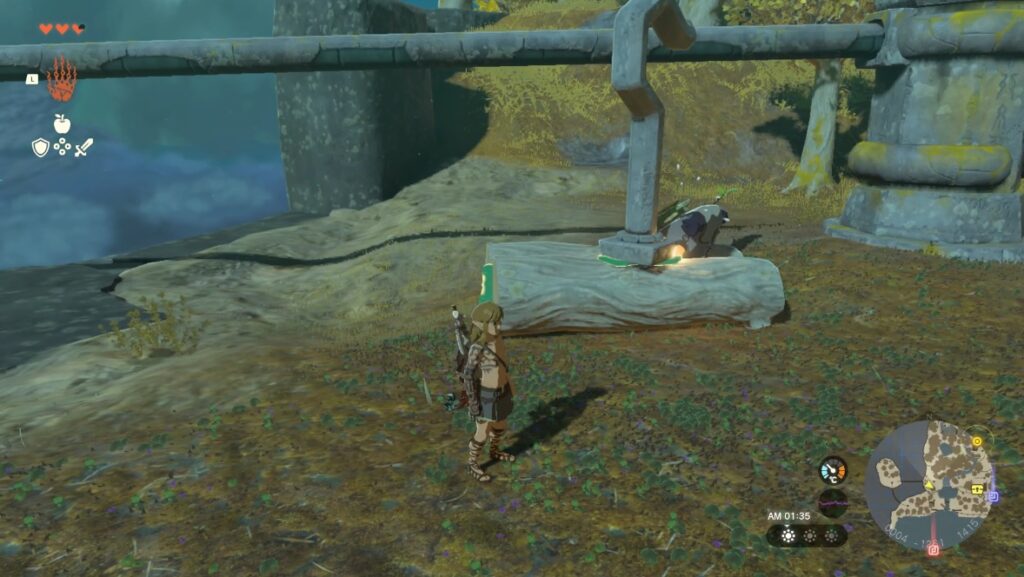Select the apple item icon
Viewport: 1024px width, 577px height.
[62, 124]
